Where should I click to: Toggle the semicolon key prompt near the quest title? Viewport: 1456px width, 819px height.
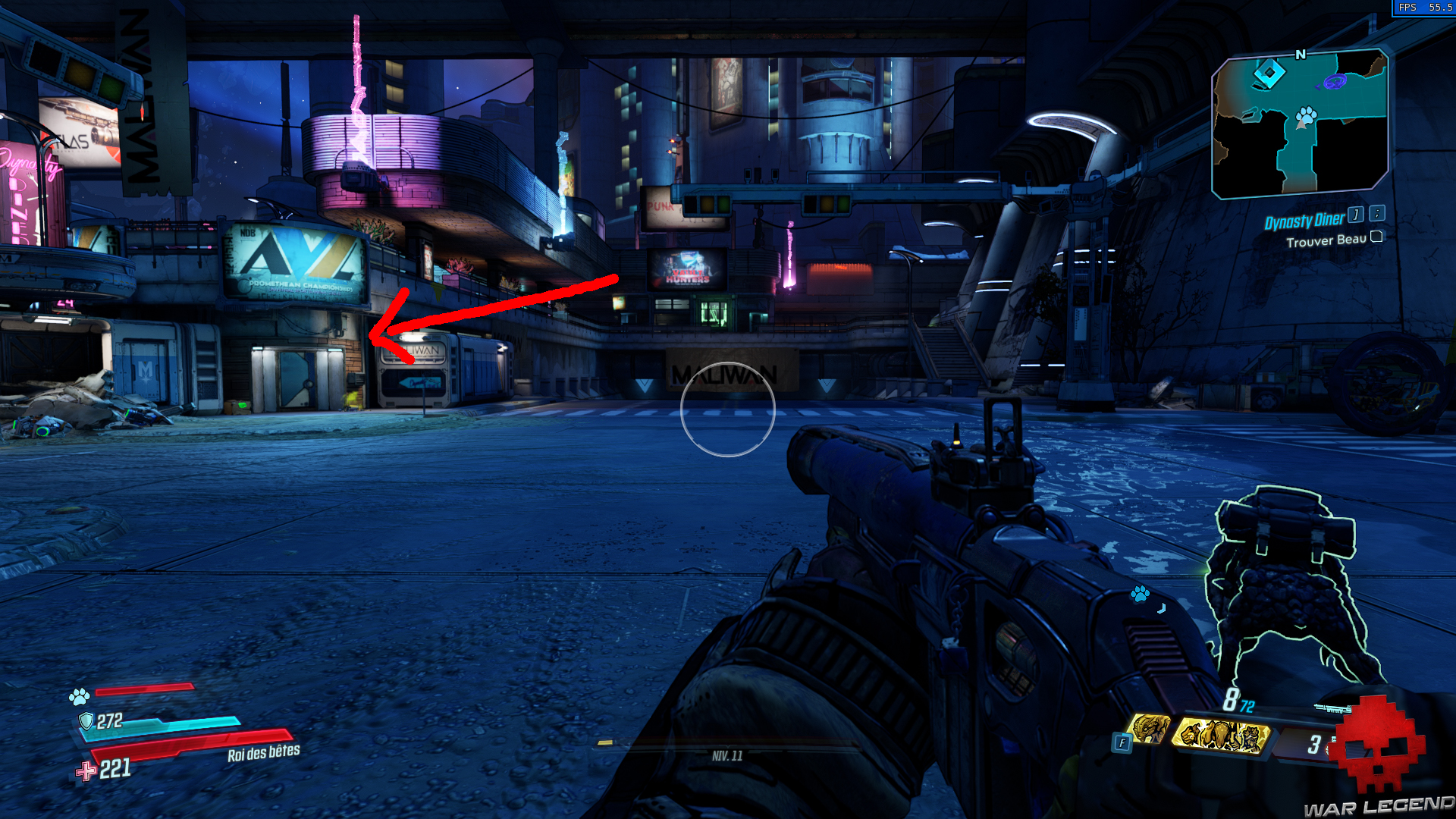click(1376, 215)
